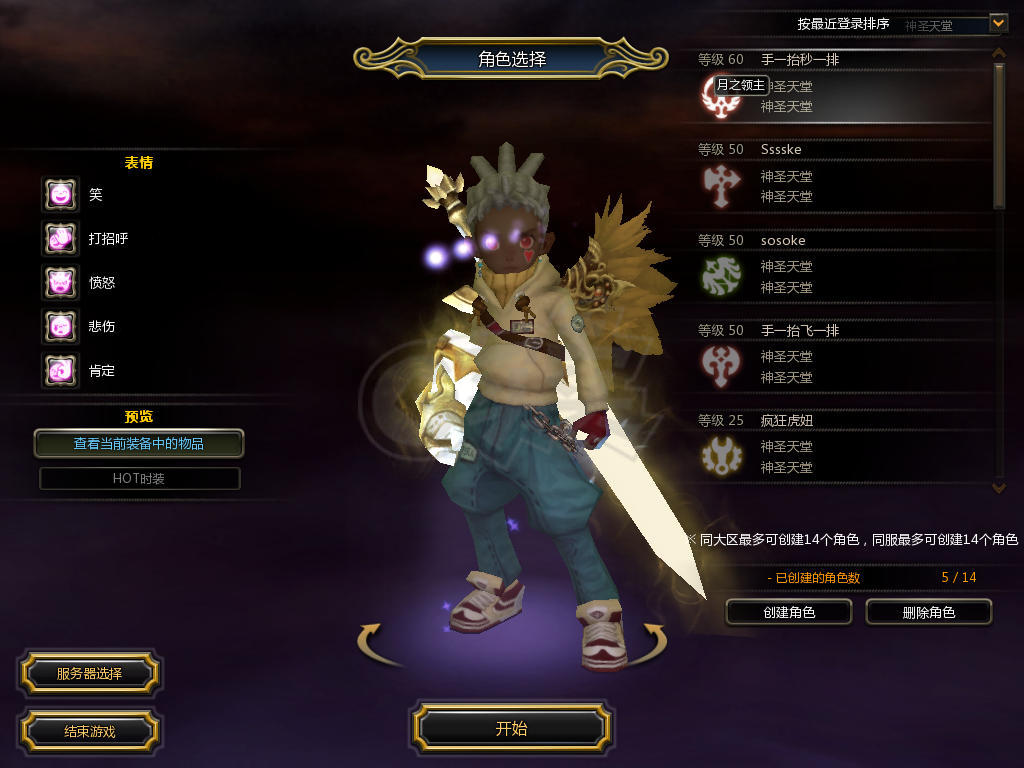The image size is (1024, 768).
Task: Show the 悲伤 sad emote
Action: point(60,327)
